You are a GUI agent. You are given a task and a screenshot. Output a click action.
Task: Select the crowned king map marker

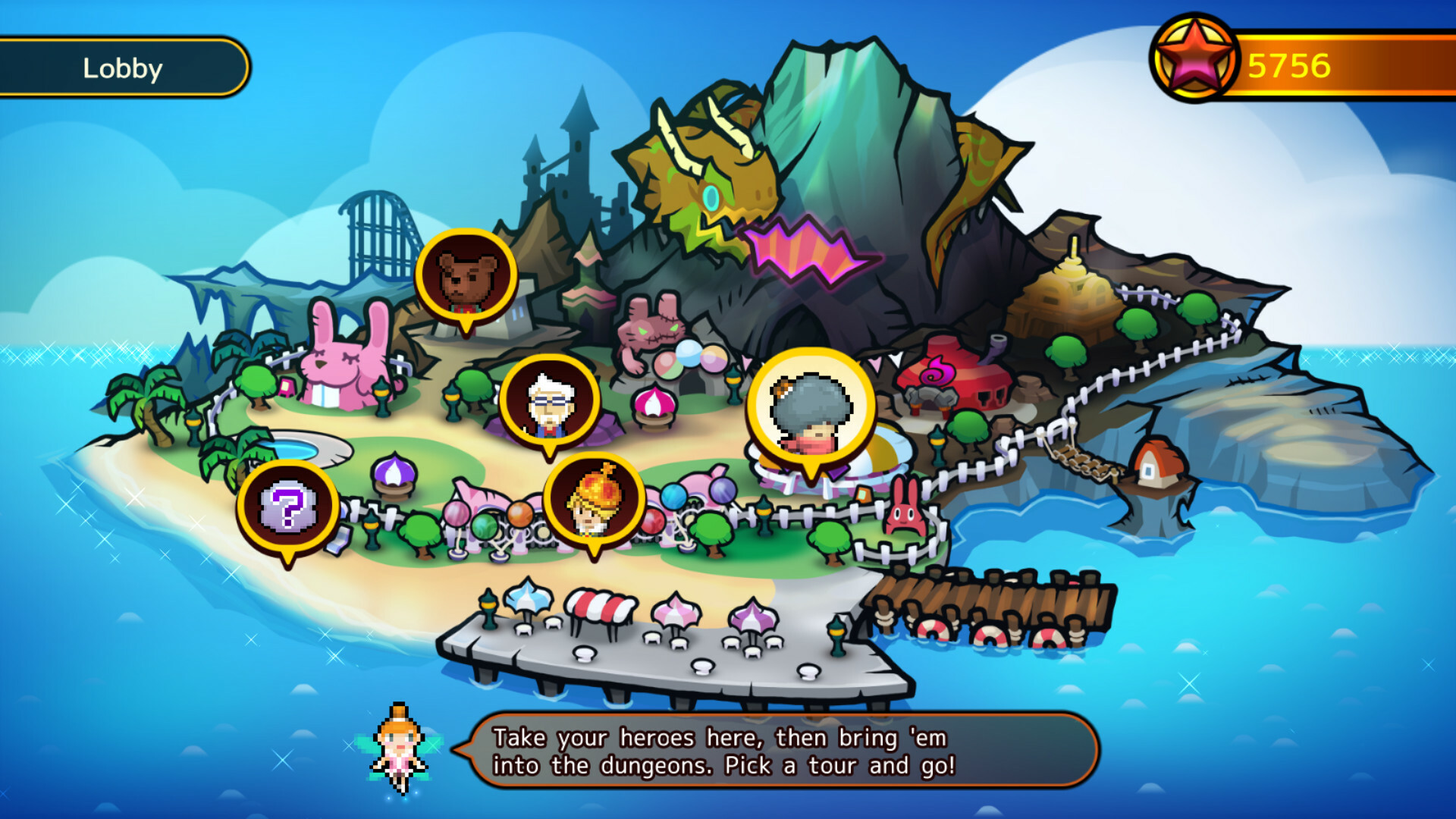[594, 501]
